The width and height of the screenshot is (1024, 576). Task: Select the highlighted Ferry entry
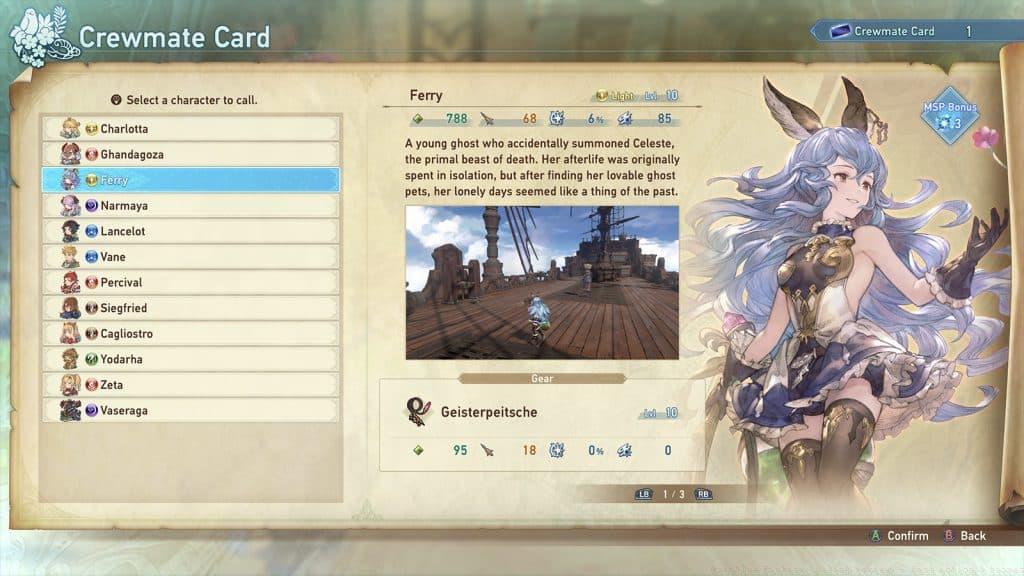(190, 180)
